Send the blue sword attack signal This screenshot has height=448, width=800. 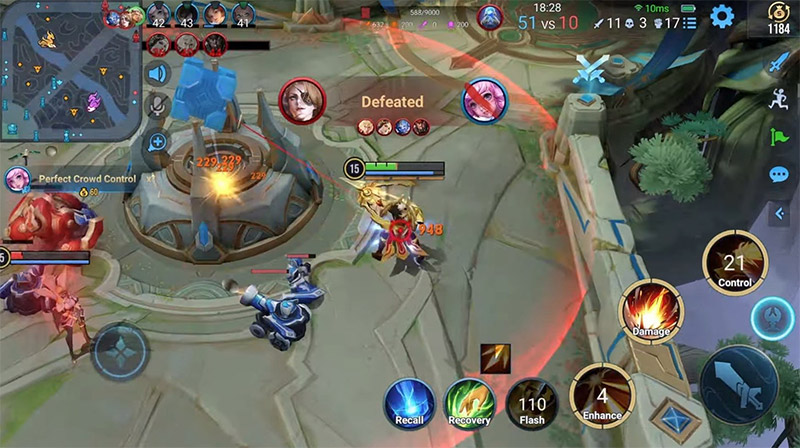point(778,63)
